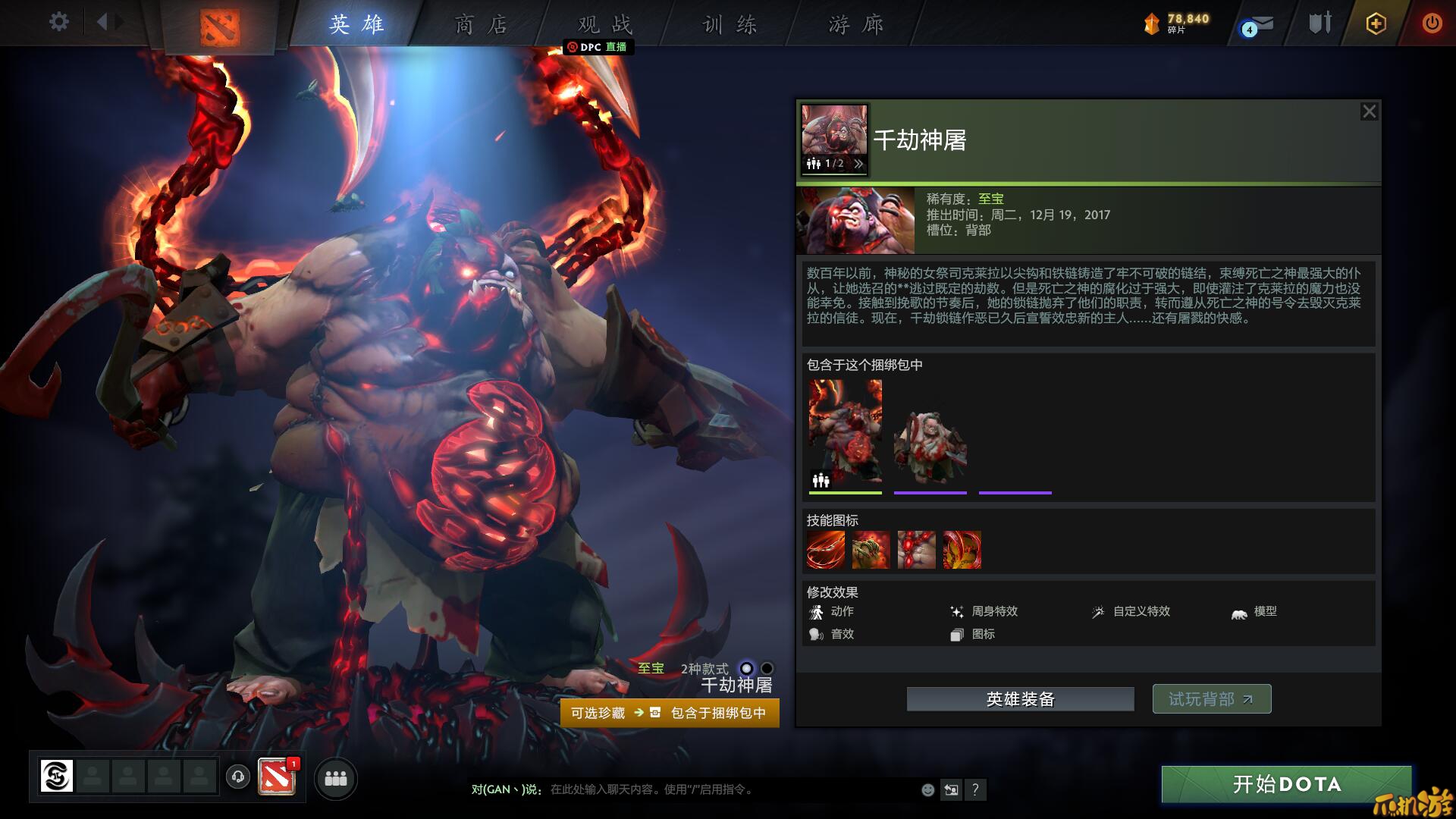Click the chevron arrows next to 1/2
1456x819 pixels.
[858, 163]
